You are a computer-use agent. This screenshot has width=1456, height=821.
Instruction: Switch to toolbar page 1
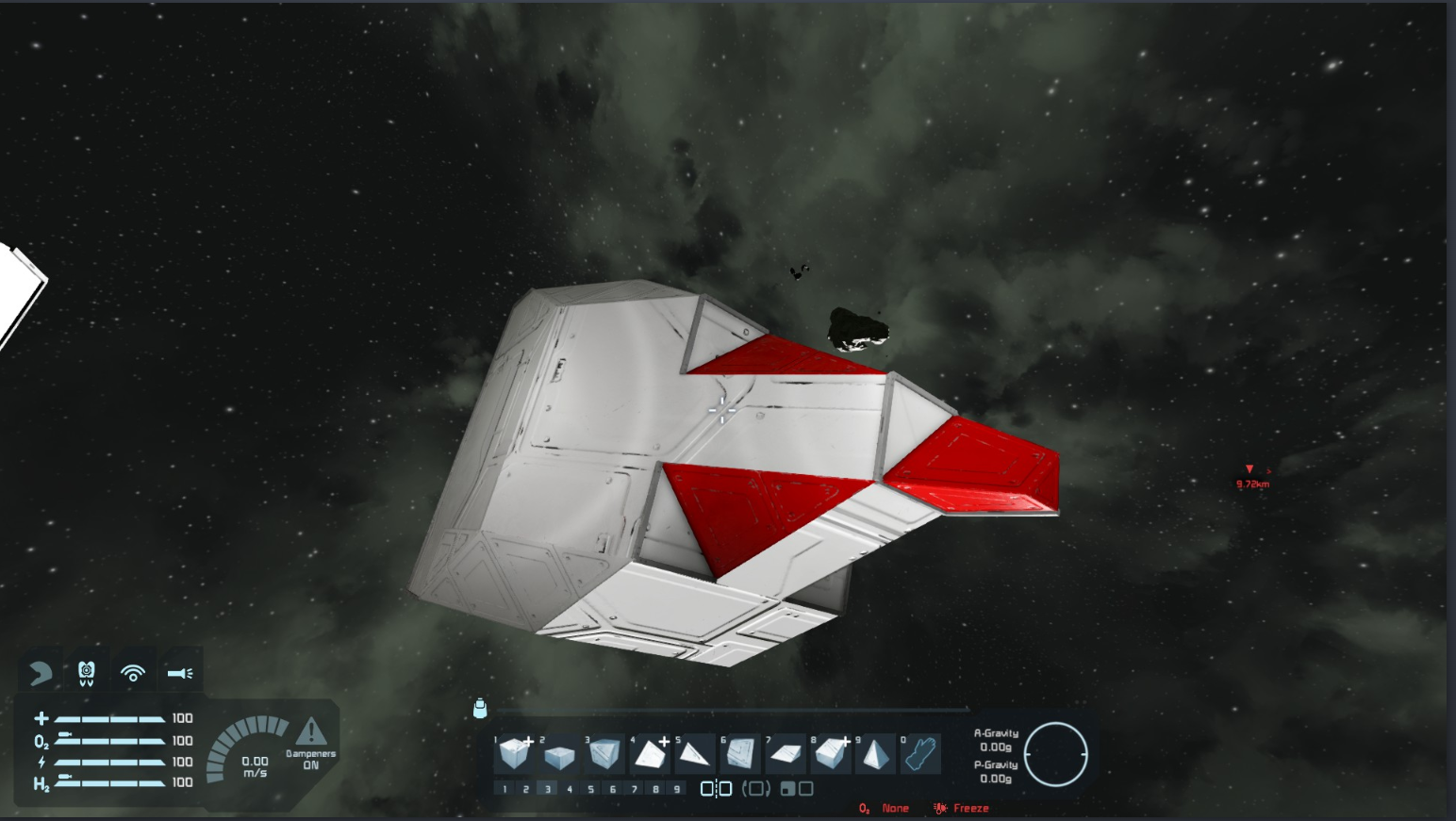tap(505, 789)
